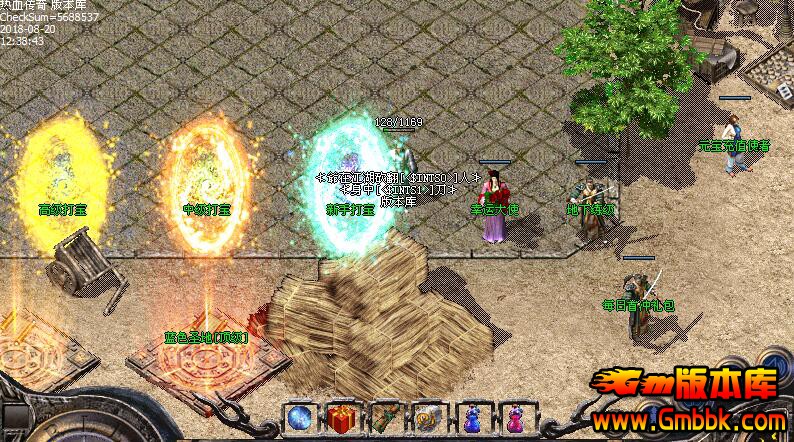794x442 pixels.
Task: Use the blue orb item in the hotbar
Action: [x=298, y=418]
